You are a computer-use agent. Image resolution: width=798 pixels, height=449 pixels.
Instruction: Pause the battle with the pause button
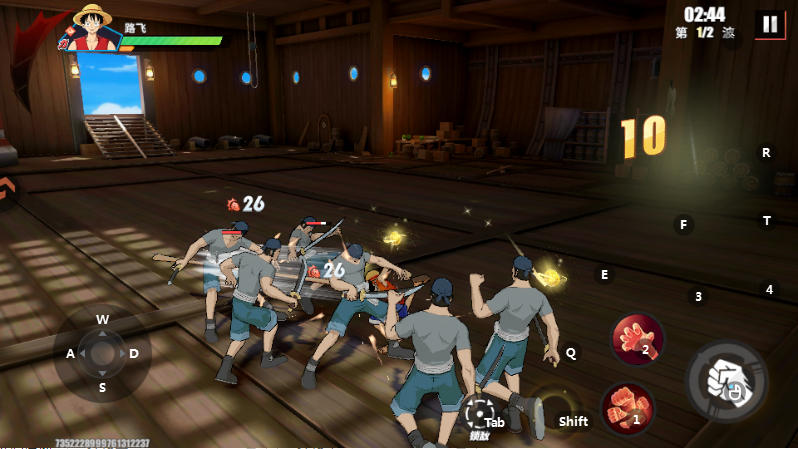point(769,25)
